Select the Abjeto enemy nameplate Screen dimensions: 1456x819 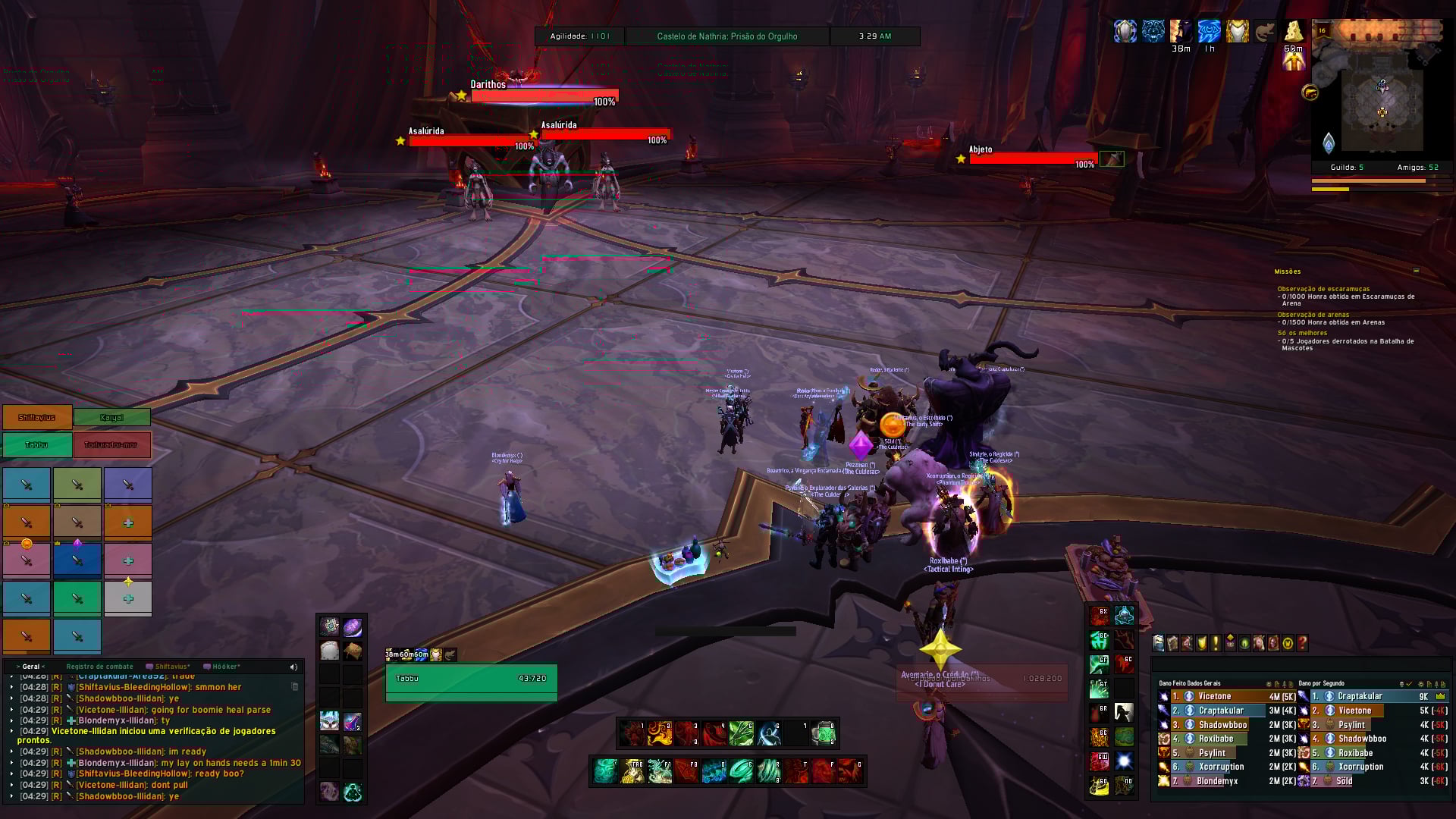(x=1033, y=158)
